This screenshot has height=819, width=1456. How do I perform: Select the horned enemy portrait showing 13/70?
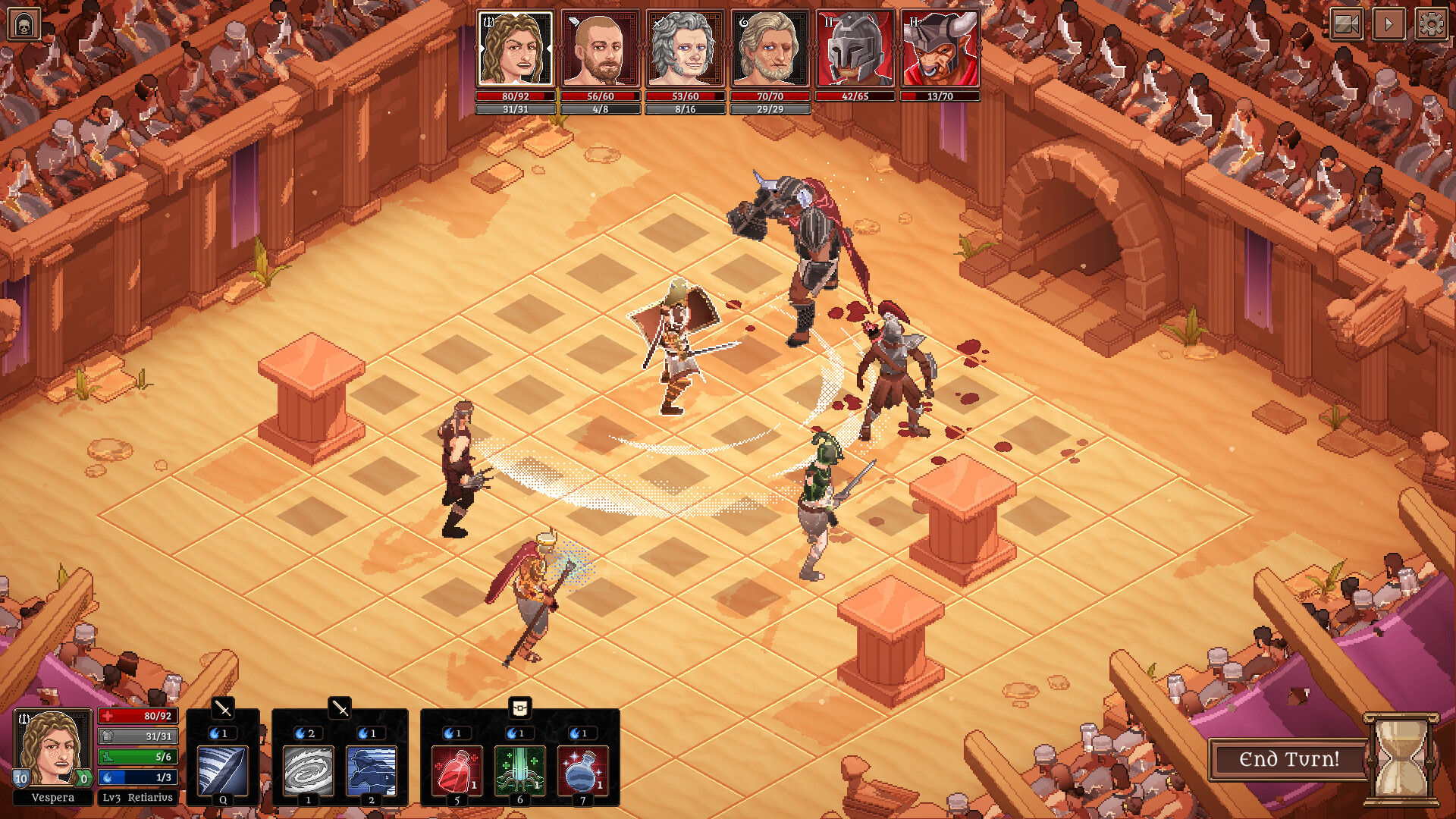pyautogui.click(x=939, y=49)
